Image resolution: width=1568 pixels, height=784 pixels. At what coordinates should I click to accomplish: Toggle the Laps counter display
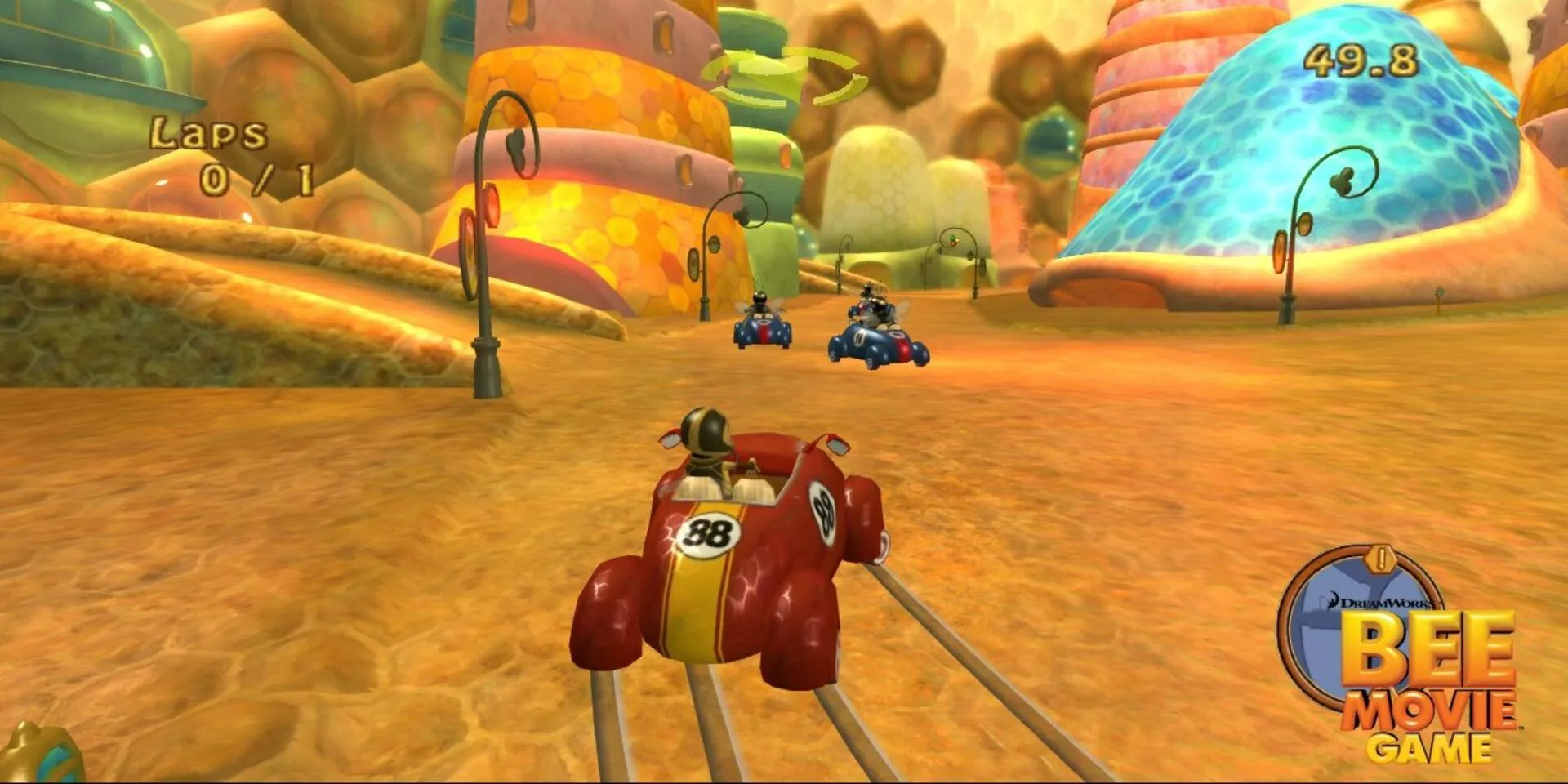pyautogui.click(x=233, y=155)
